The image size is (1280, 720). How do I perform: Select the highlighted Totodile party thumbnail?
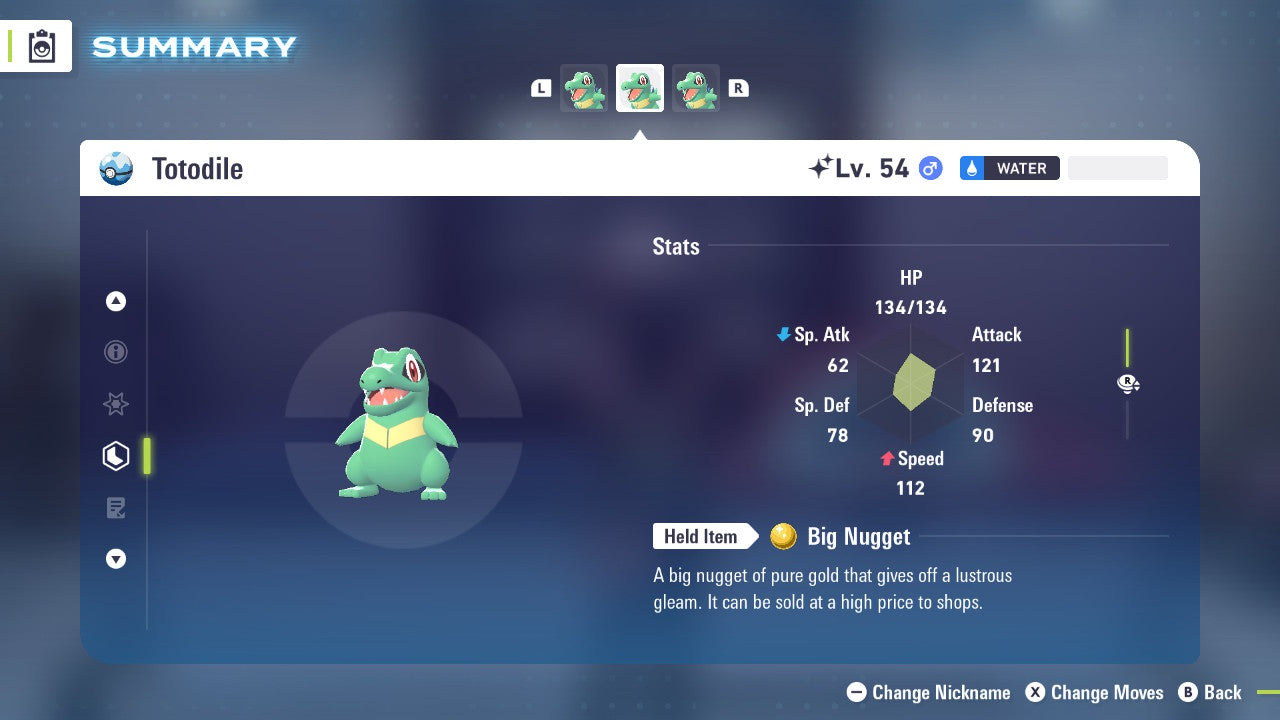click(639, 88)
